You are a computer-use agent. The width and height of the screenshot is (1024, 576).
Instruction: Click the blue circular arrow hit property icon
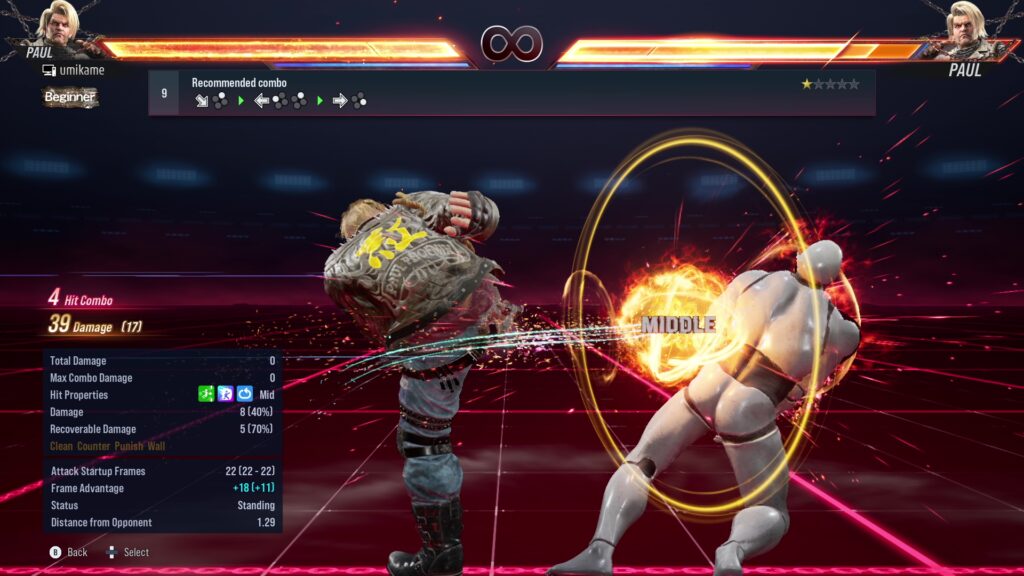(245, 395)
